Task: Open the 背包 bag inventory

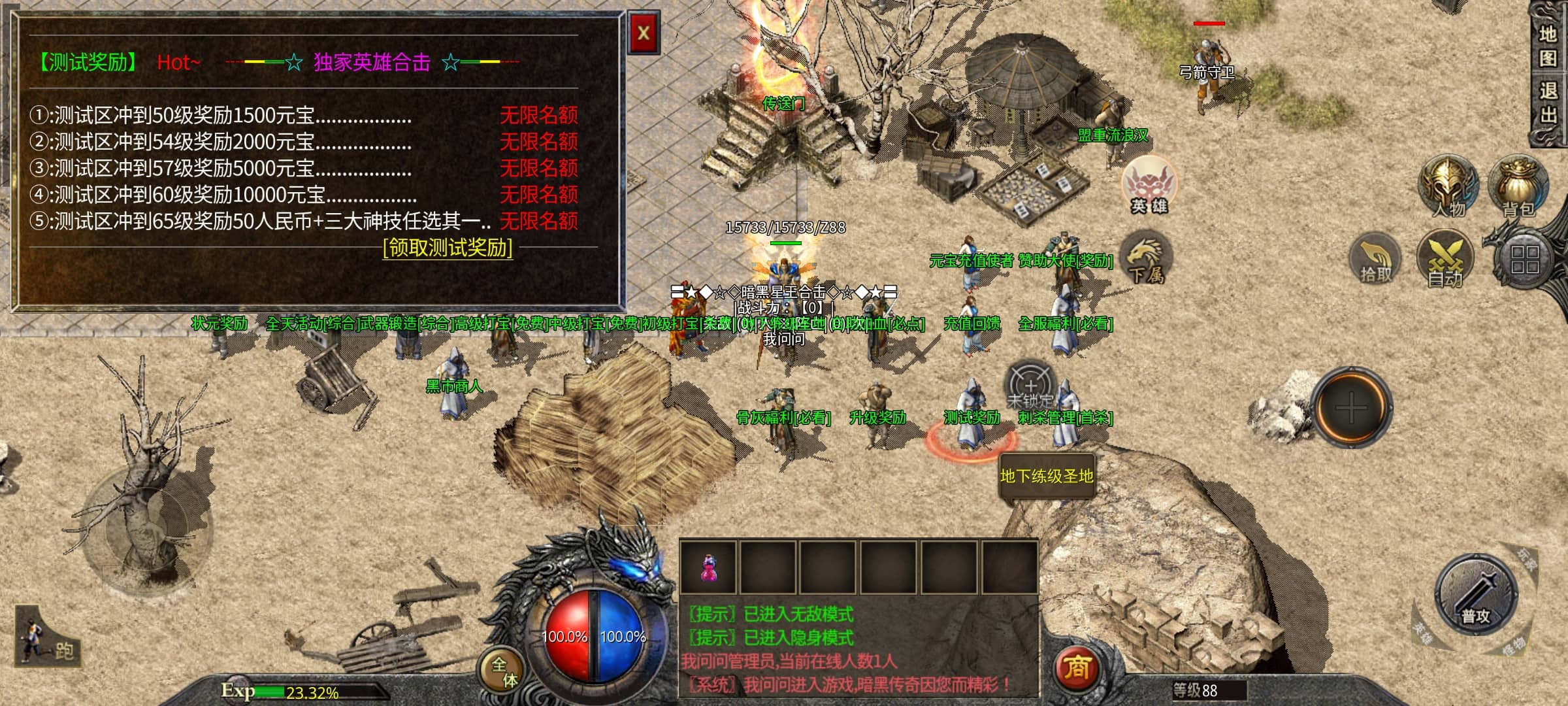Action: click(x=1518, y=186)
